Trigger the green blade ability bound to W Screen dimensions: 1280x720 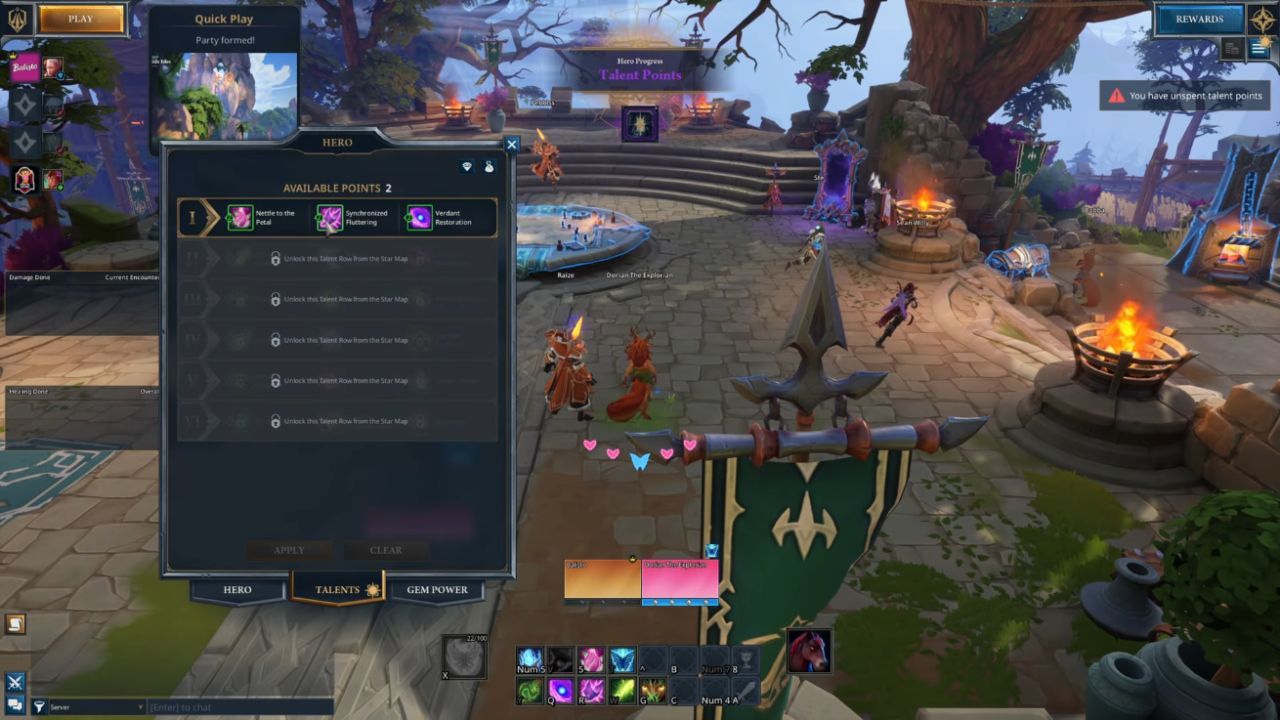point(621,690)
